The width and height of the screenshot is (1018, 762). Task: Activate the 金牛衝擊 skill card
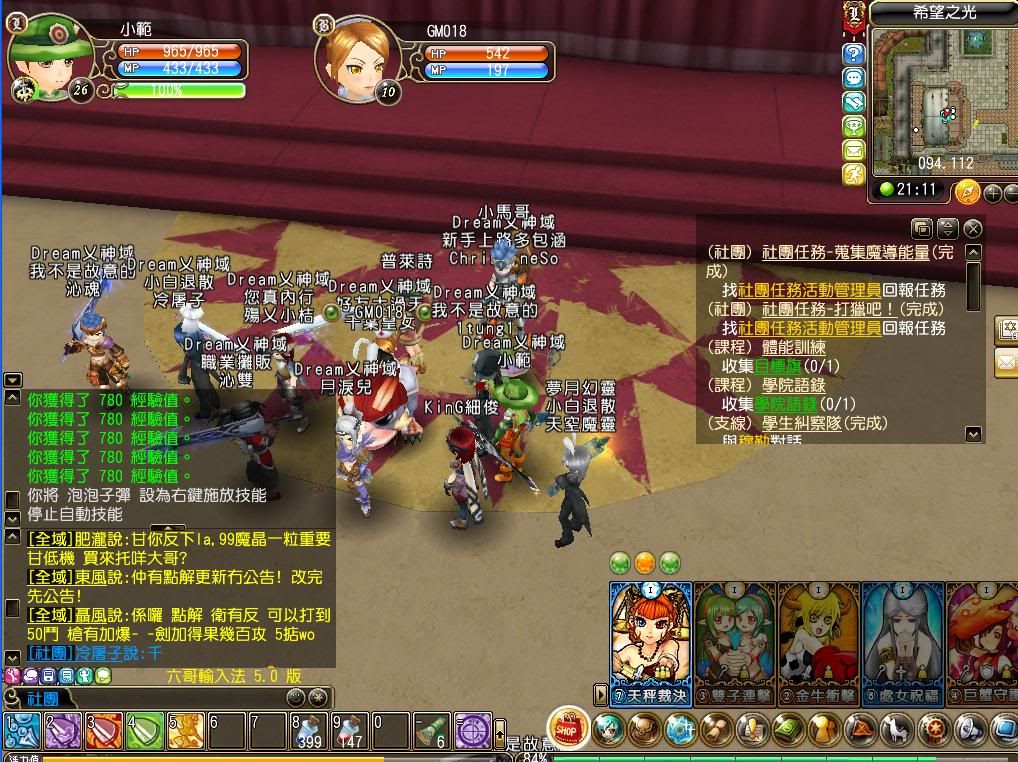point(818,638)
